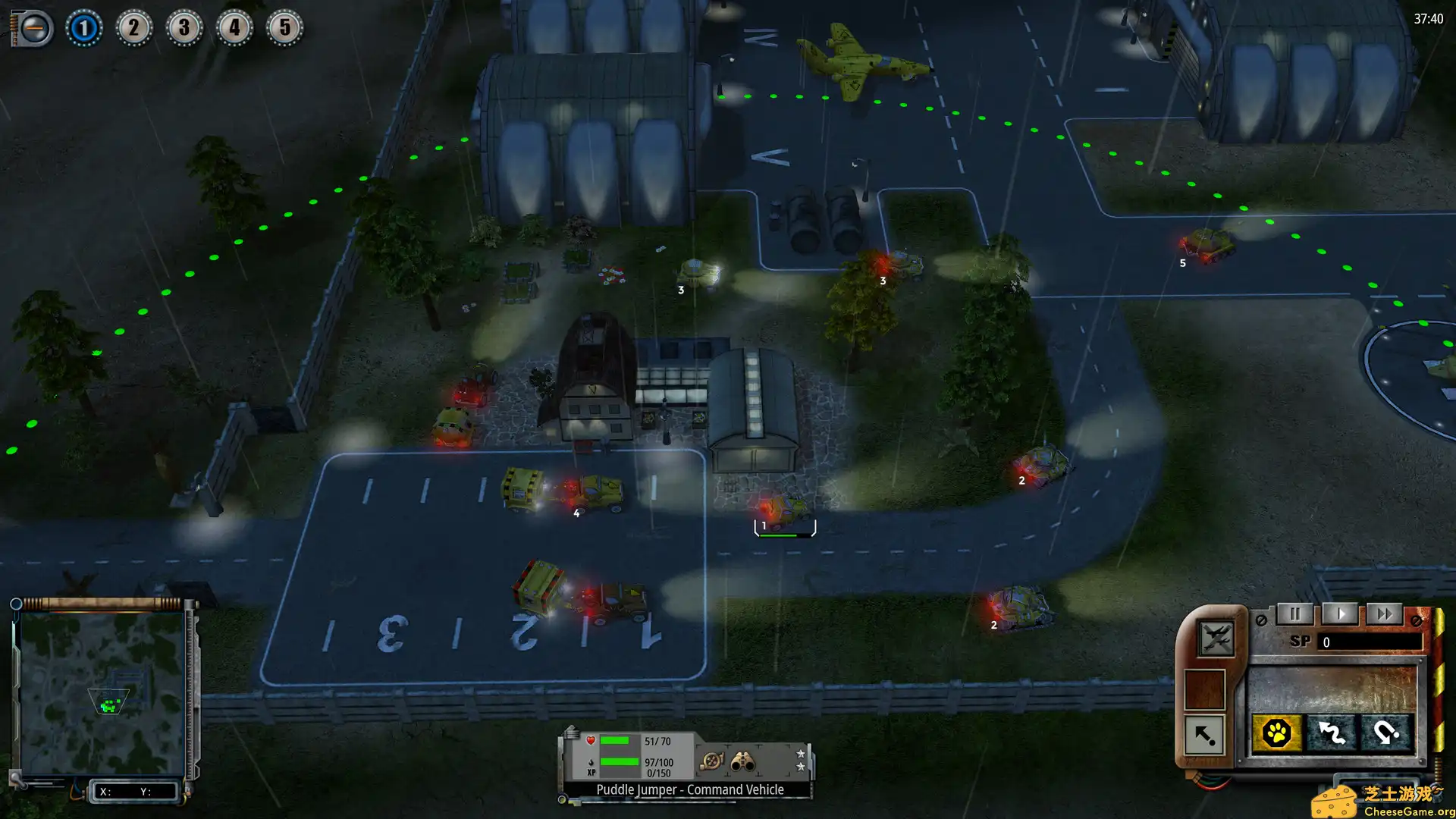Image resolution: width=1456 pixels, height=819 pixels.
Task: Select squad group 2
Action: (133, 29)
